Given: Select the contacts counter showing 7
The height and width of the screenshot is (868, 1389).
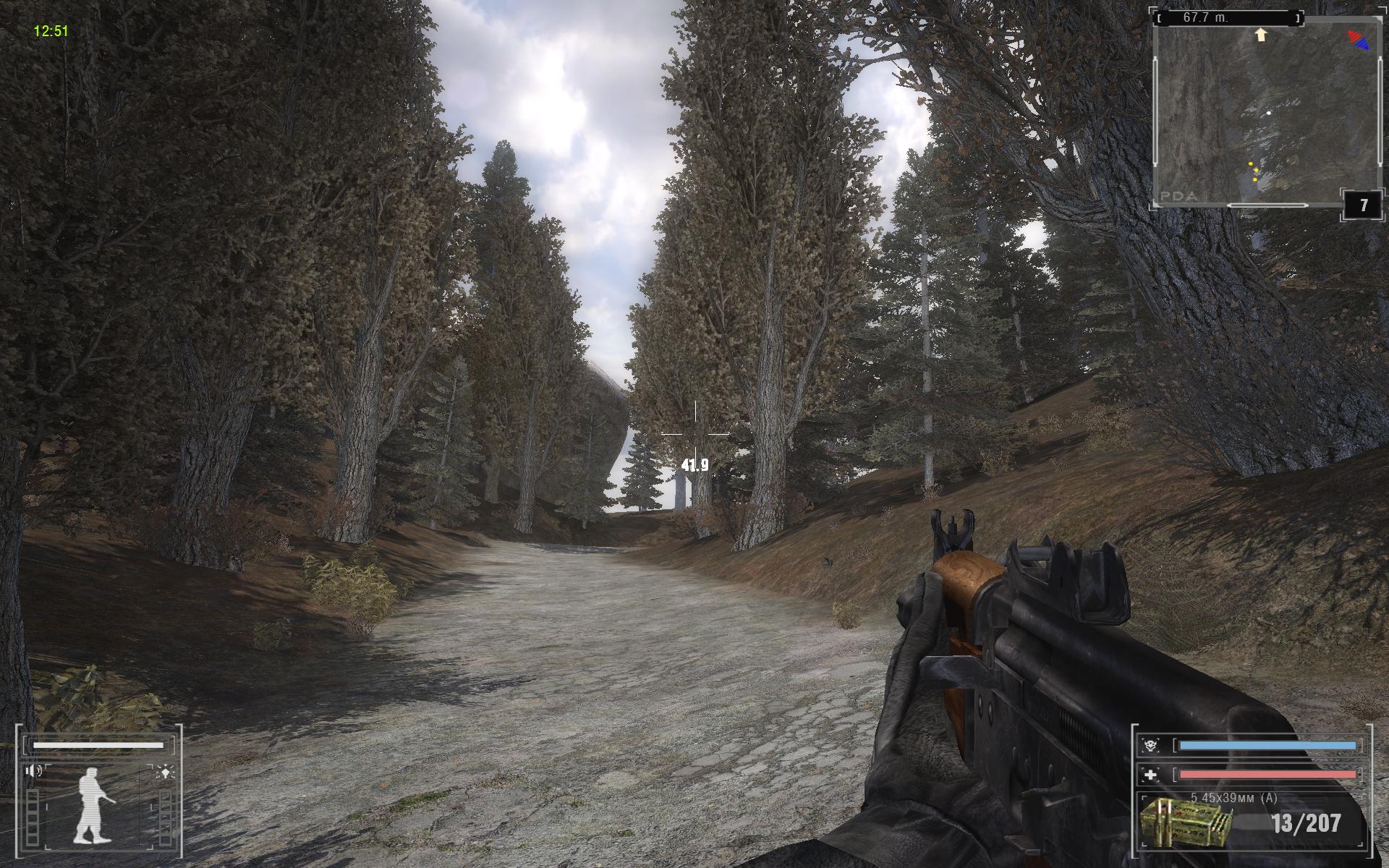Looking at the screenshot, I should coord(1364,205).
